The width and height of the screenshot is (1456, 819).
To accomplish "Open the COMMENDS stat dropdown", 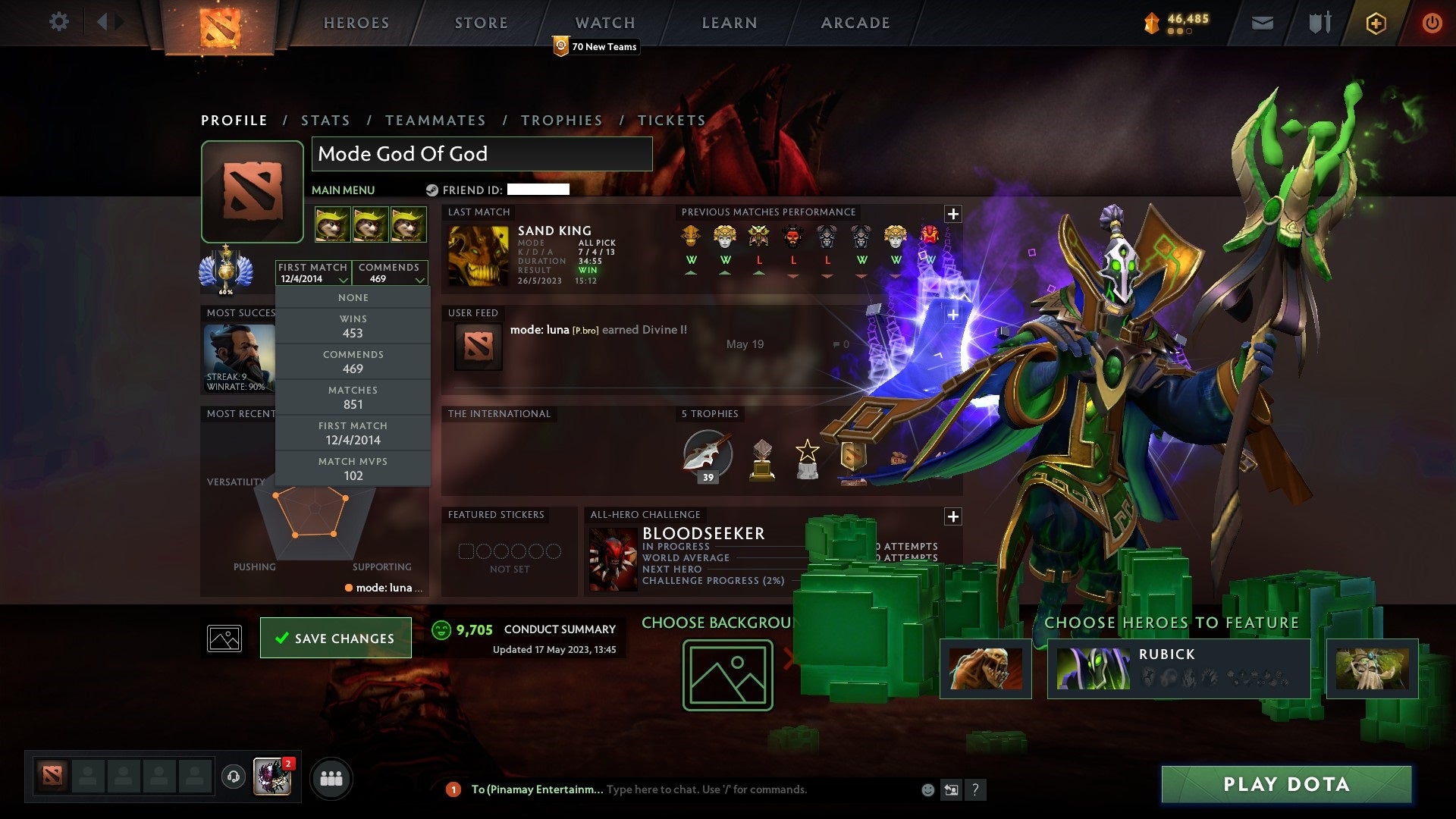I will [x=390, y=273].
